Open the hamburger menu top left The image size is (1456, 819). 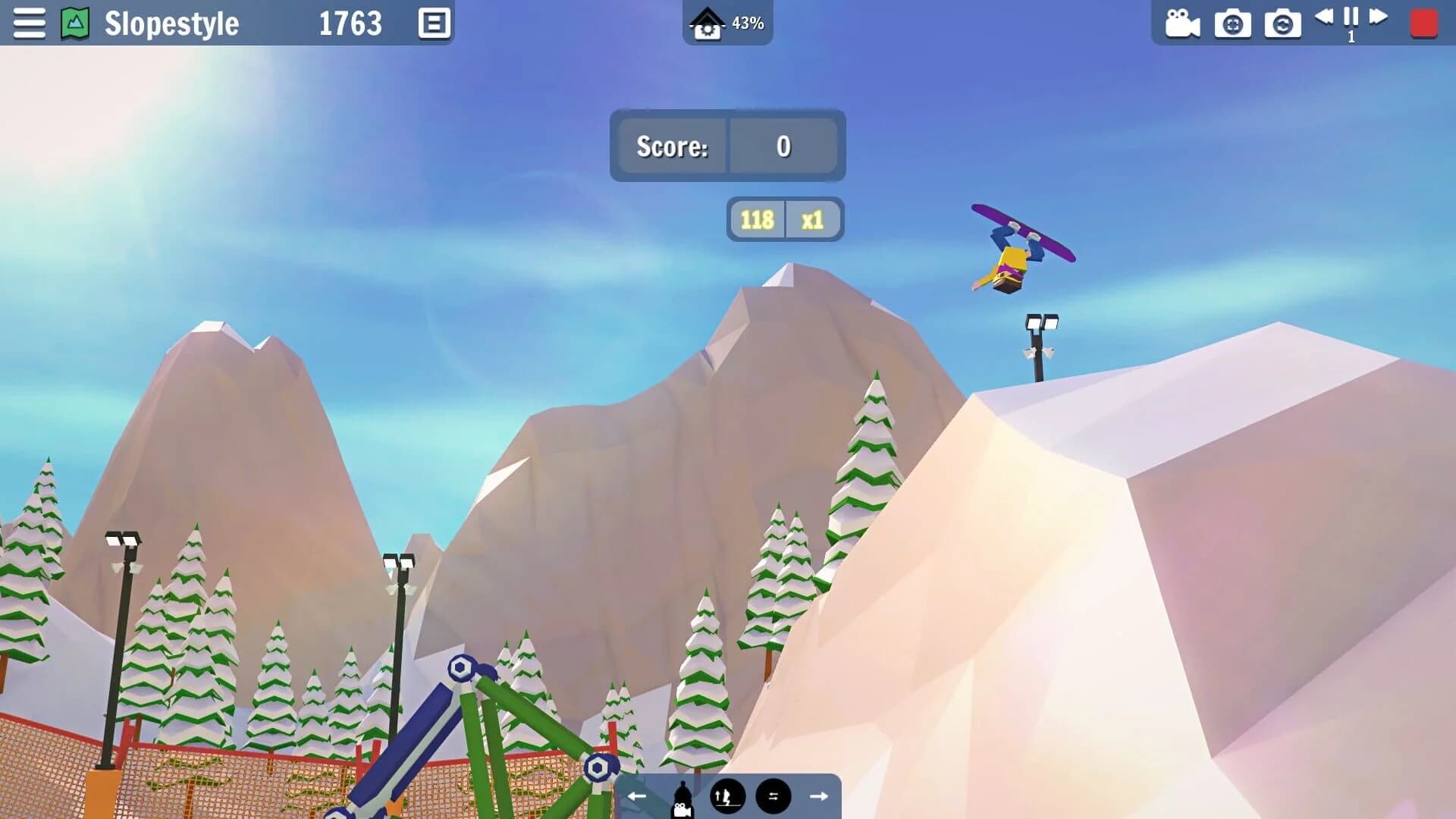tap(29, 23)
